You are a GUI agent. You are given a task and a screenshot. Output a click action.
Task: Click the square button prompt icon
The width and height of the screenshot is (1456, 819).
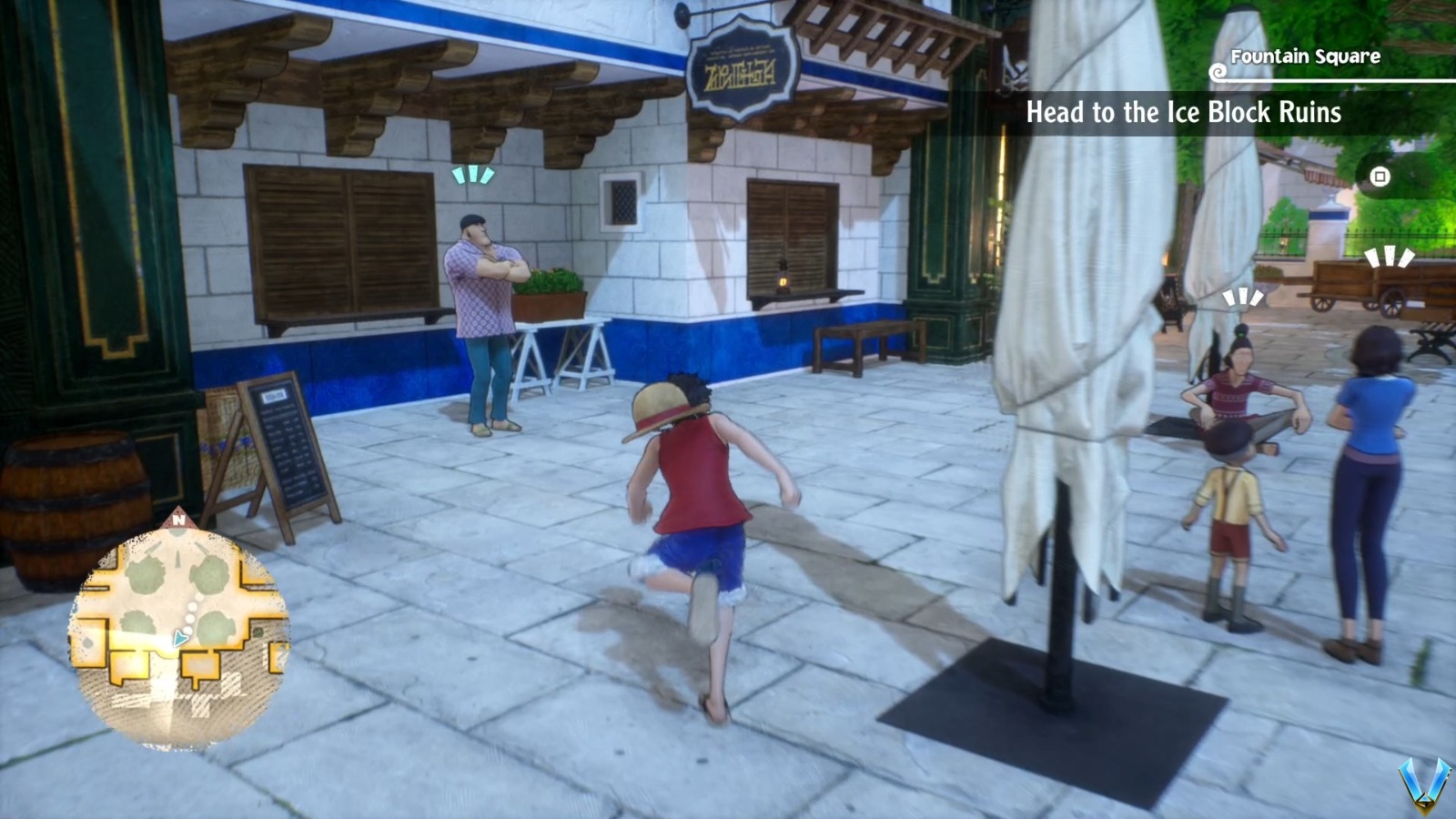(1380, 178)
